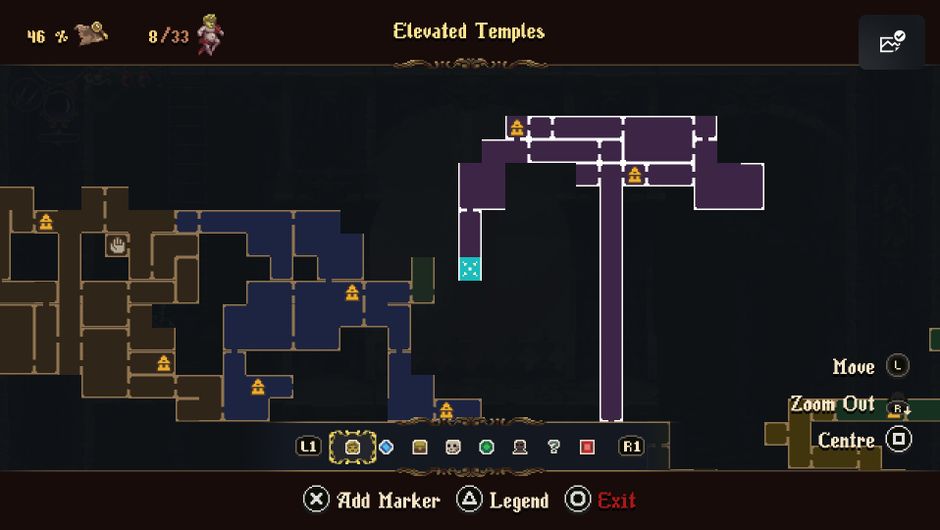
Task: Choose the red square marker
Action: pyautogui.click(x=587, y=447)
